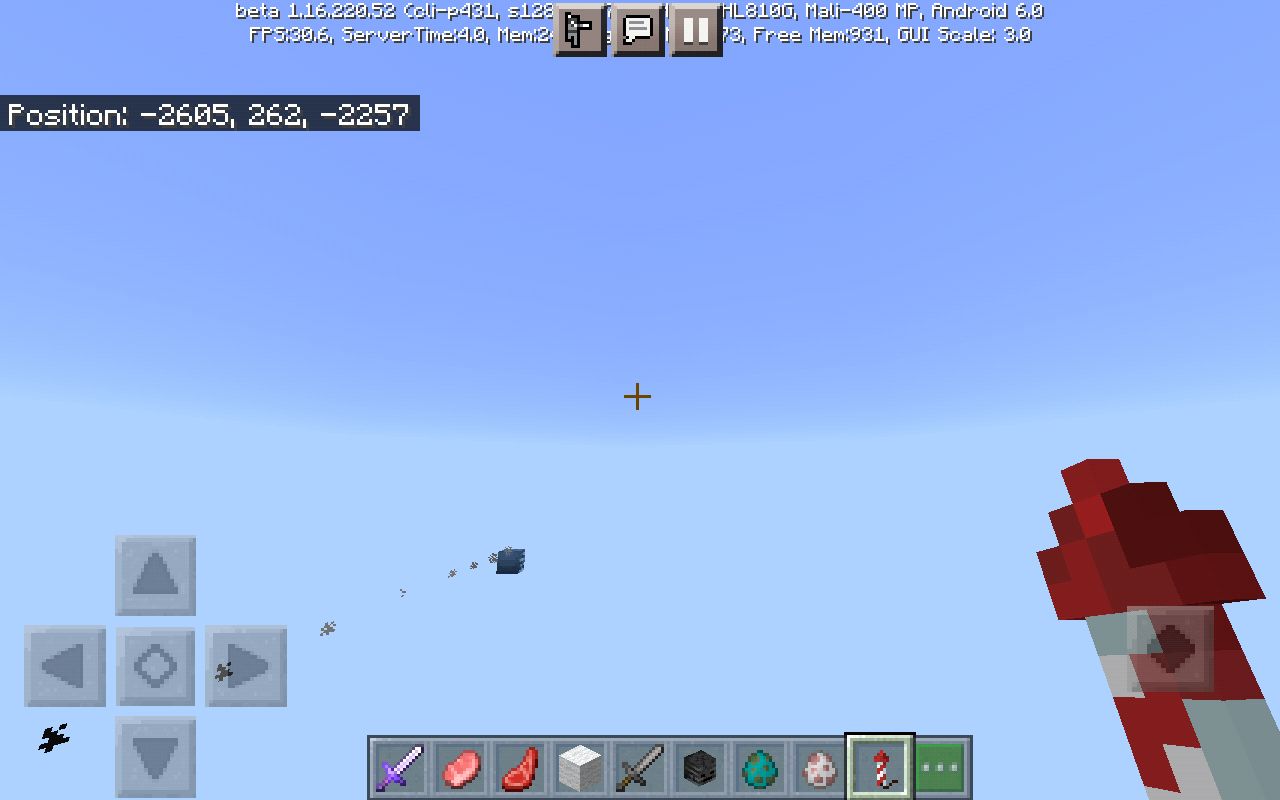Tap the glide icon near bottom-left corner
1280x800 pixels.
click(x=52, y=739)
